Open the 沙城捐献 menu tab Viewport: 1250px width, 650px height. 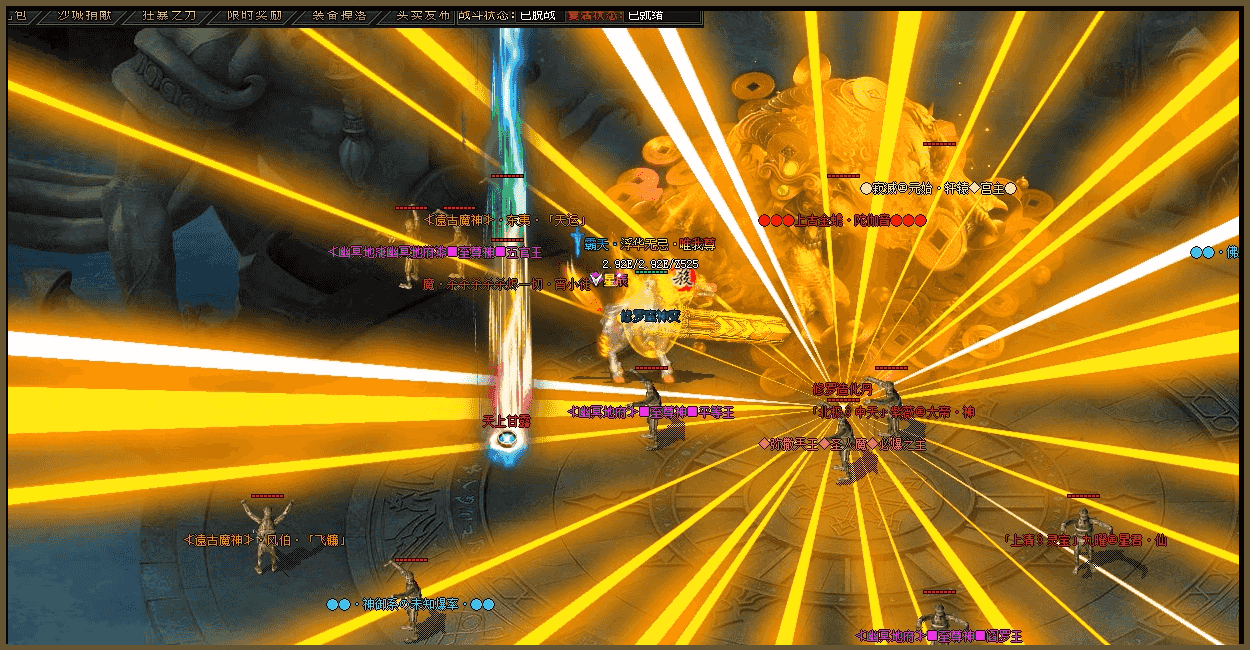(83, 15)
